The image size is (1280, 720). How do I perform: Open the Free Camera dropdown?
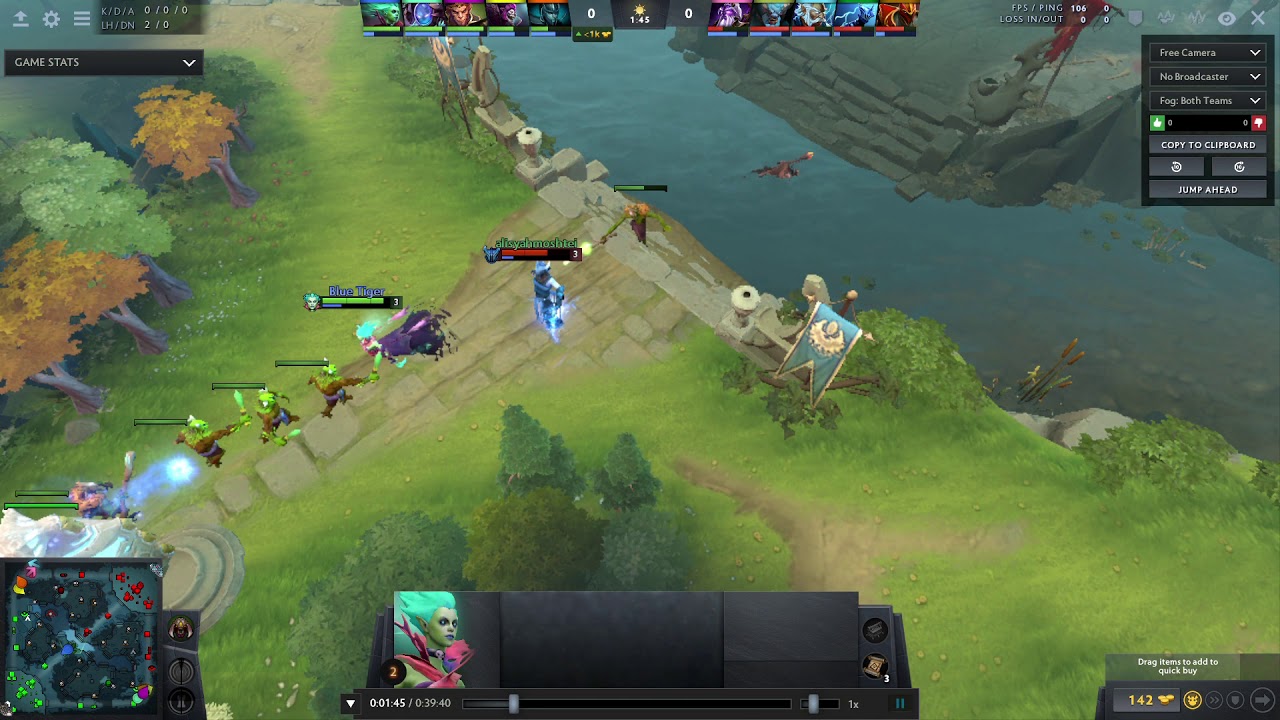[1207, 52]
